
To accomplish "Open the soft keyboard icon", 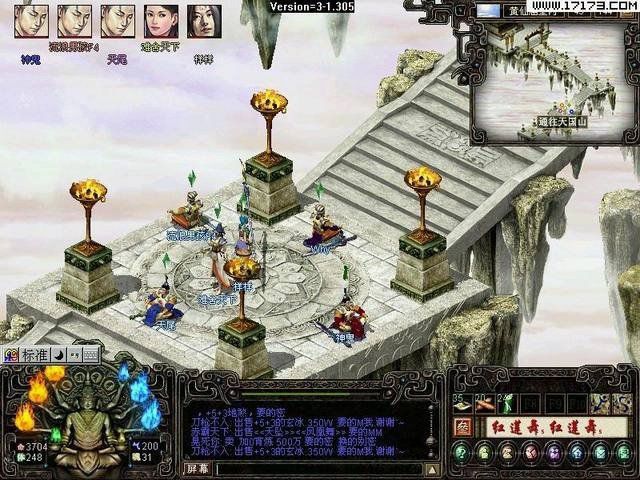I will coord(90,354).
